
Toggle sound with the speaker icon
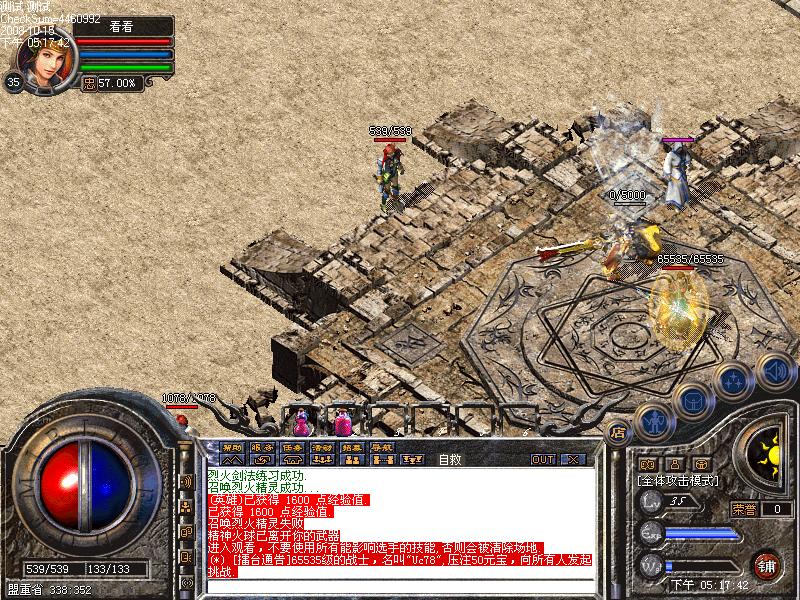774,371
